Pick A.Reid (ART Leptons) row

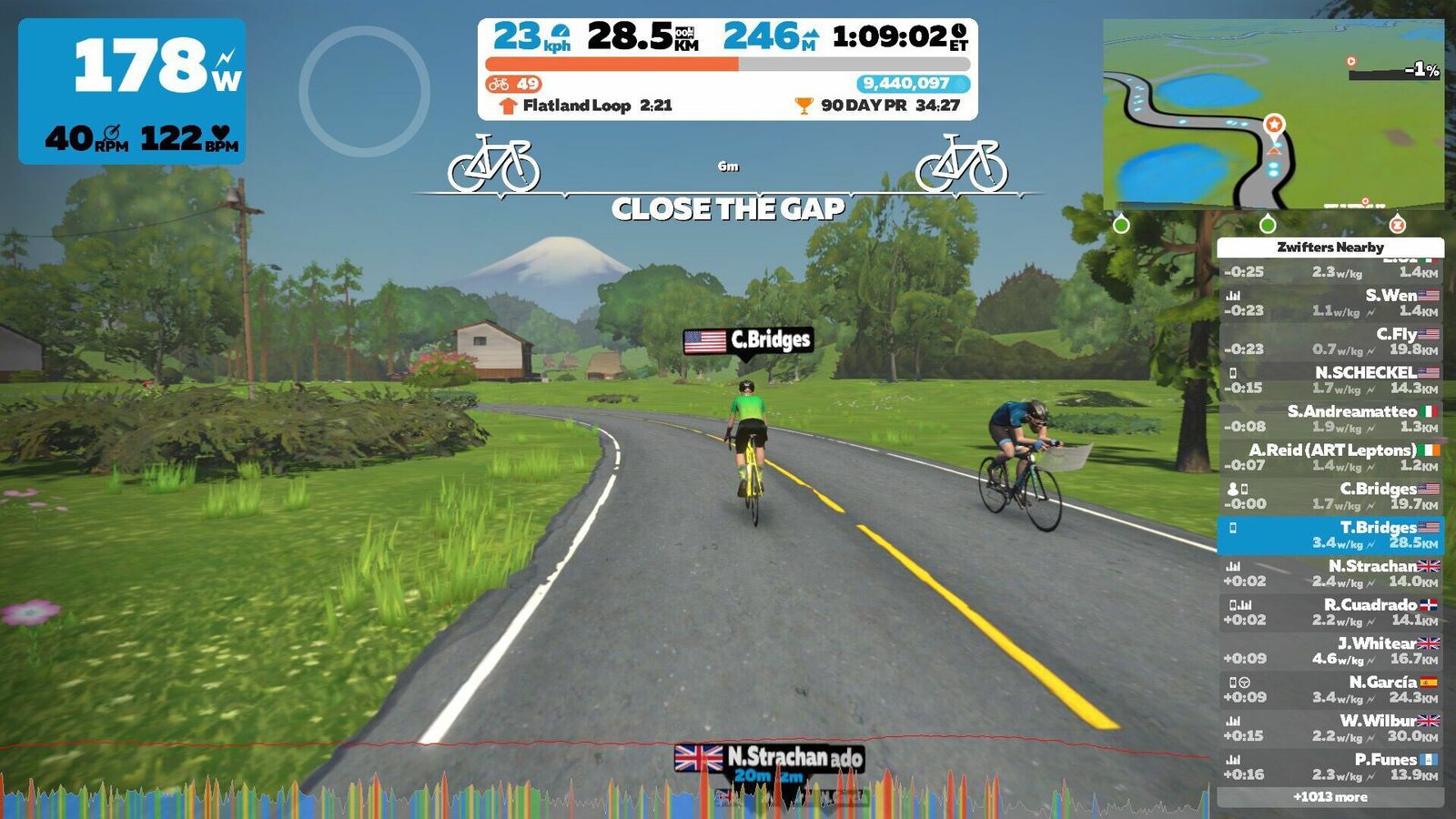point(1330,458)
